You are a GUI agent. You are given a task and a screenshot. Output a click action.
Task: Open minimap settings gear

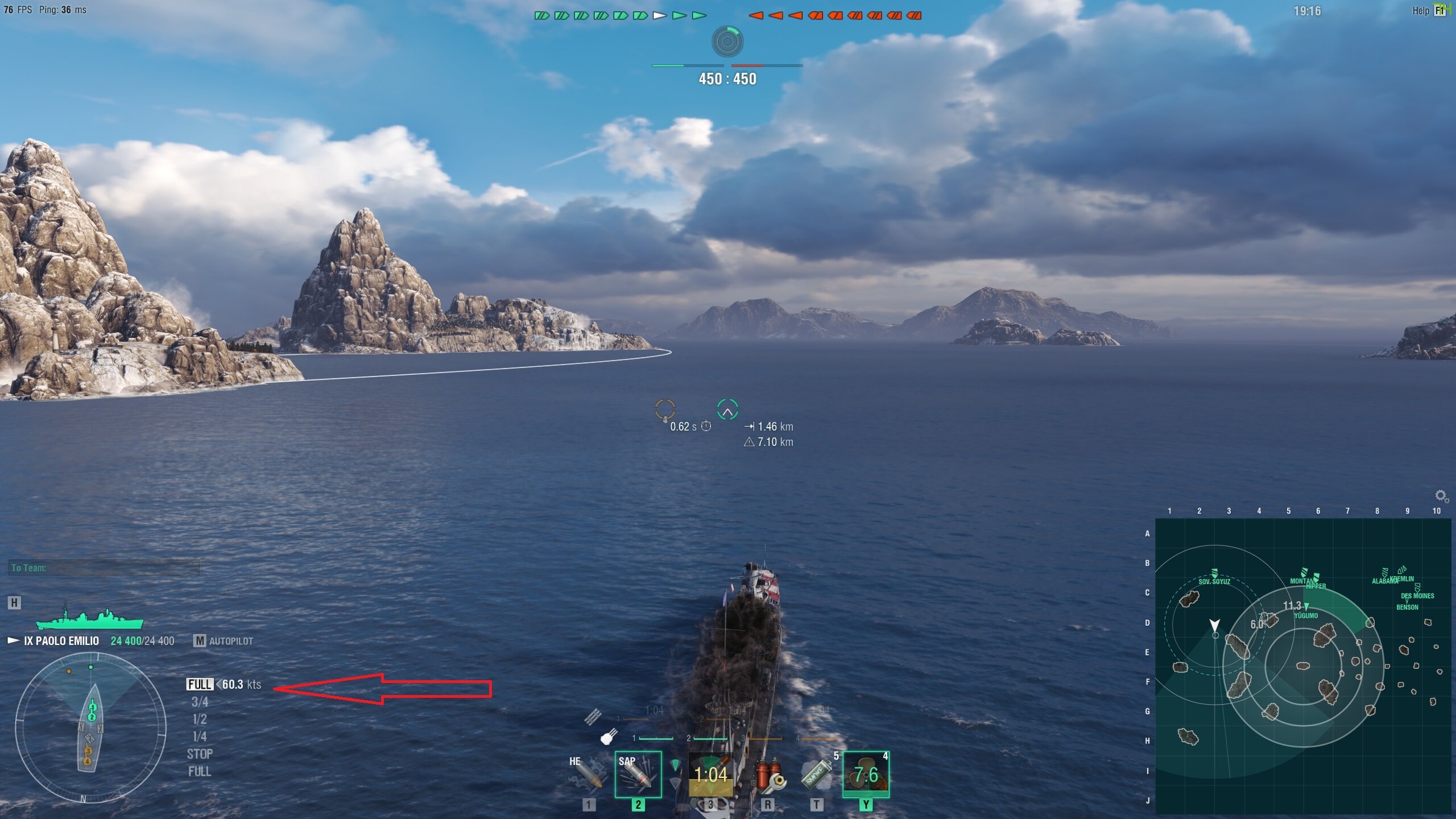point(1441,496)
